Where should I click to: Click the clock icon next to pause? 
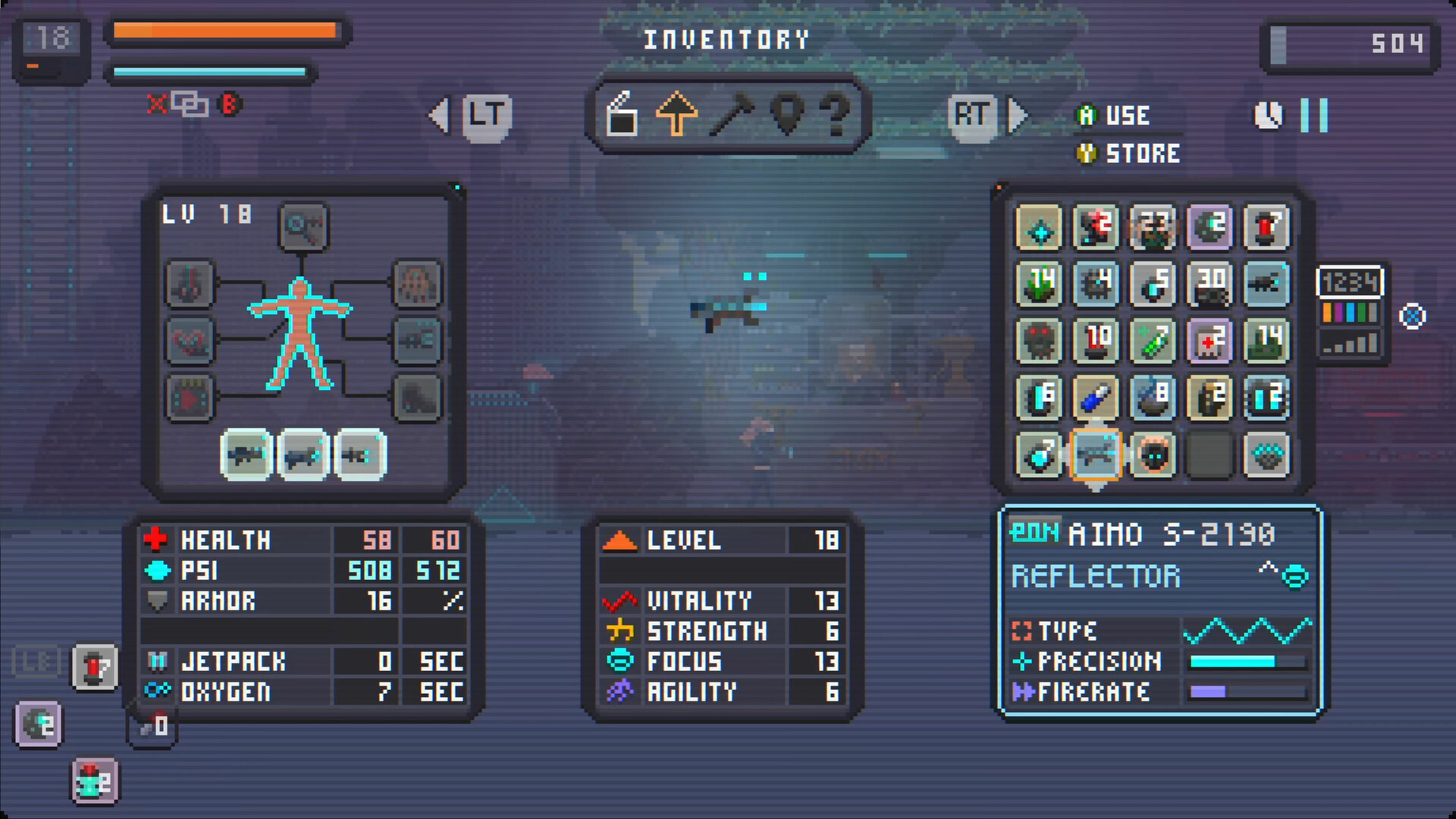point(1266,115)
